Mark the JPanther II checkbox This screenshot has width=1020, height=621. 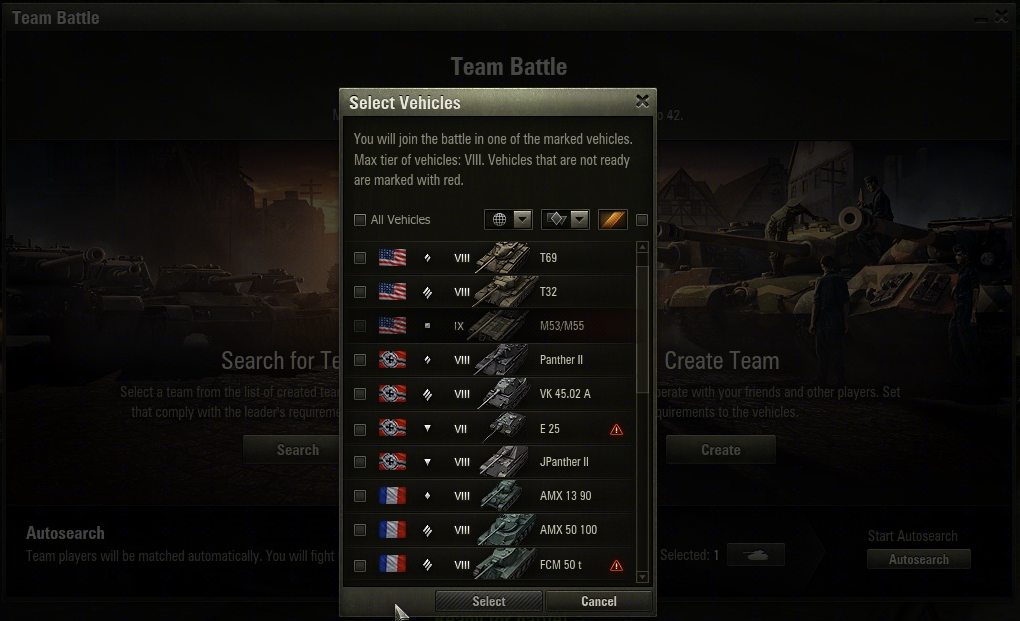[x=360, y=463]
